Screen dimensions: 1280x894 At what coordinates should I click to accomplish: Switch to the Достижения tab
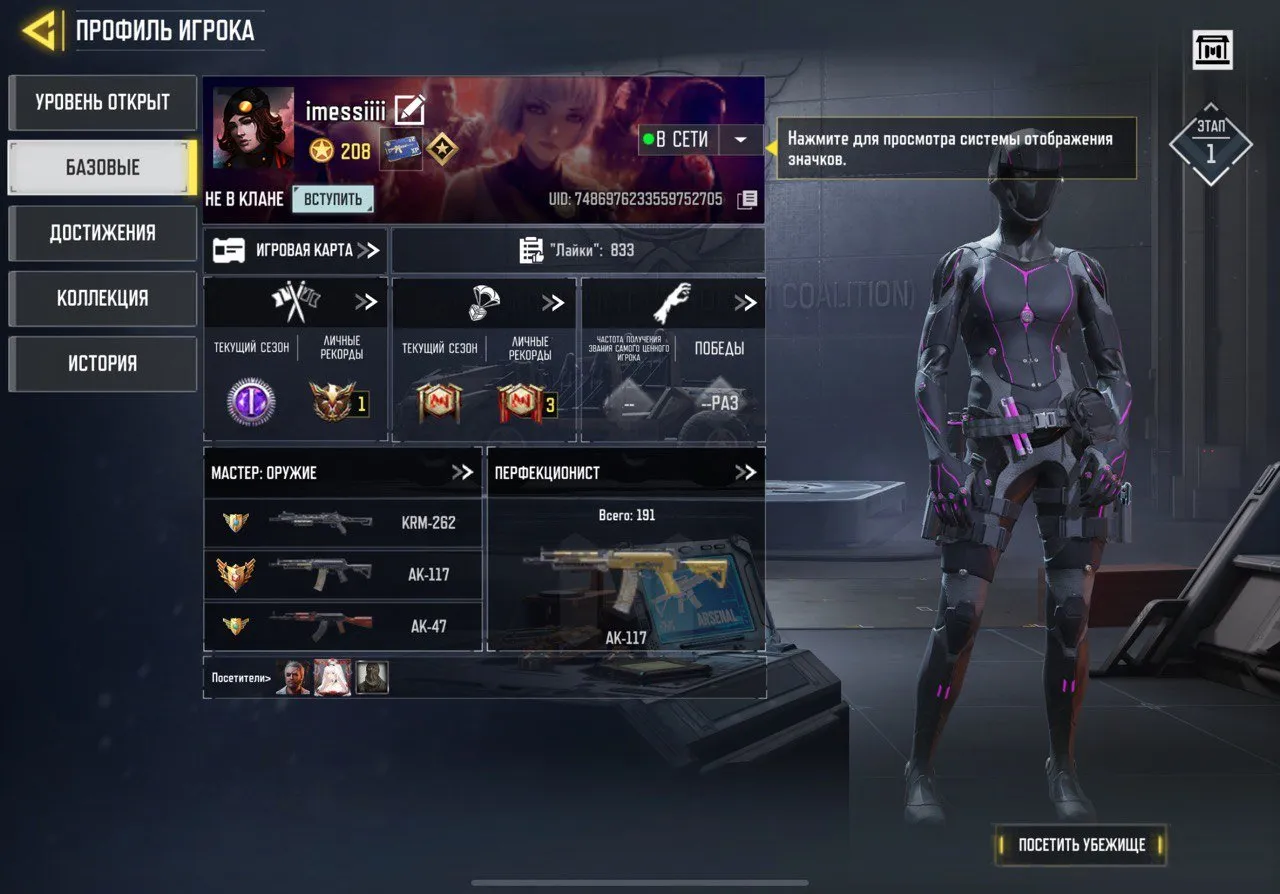pyautogui.click(x=101, y=233)
